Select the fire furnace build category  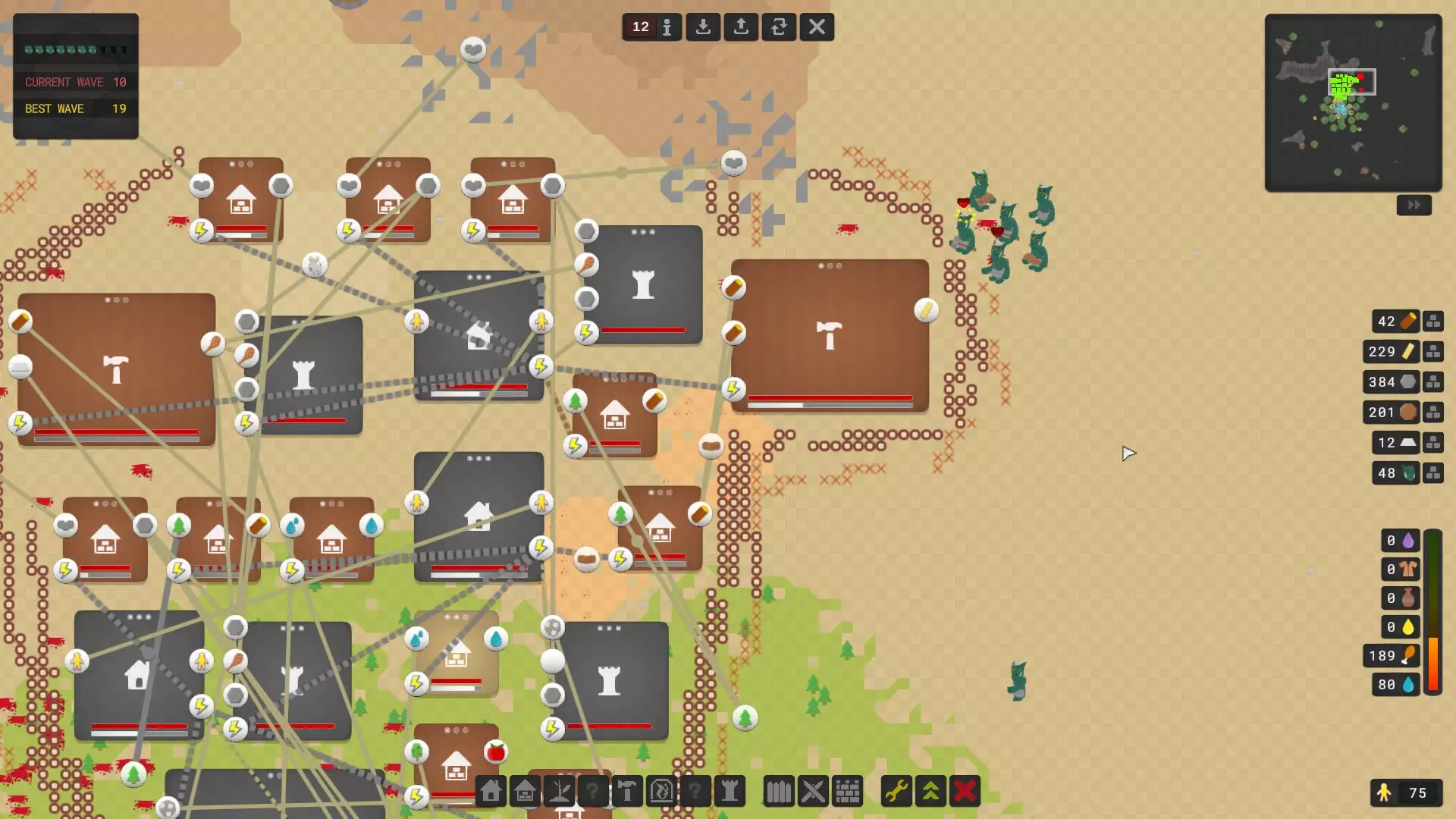click(661, 792)
